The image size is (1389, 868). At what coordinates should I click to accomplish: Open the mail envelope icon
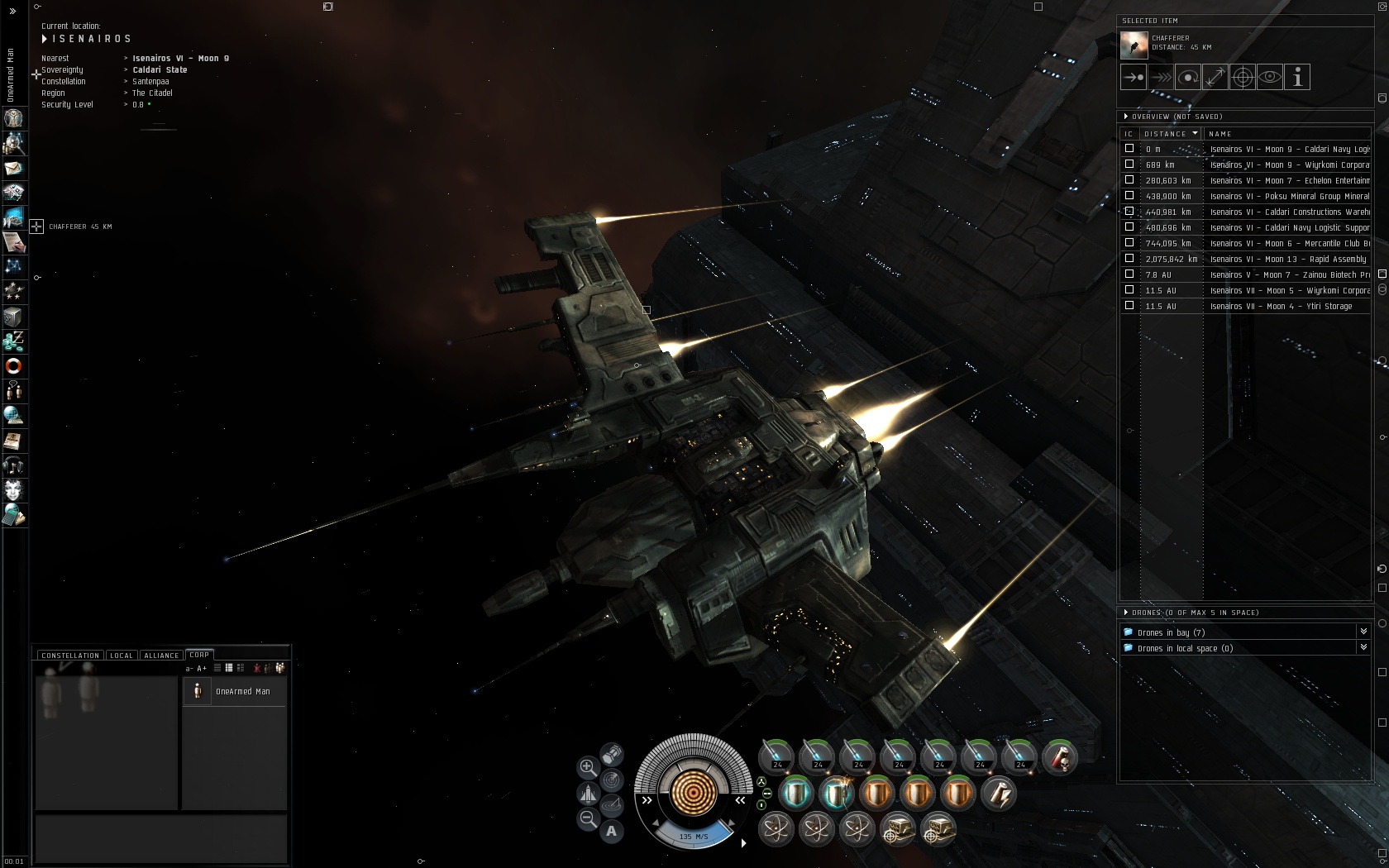tap(14, 169)
